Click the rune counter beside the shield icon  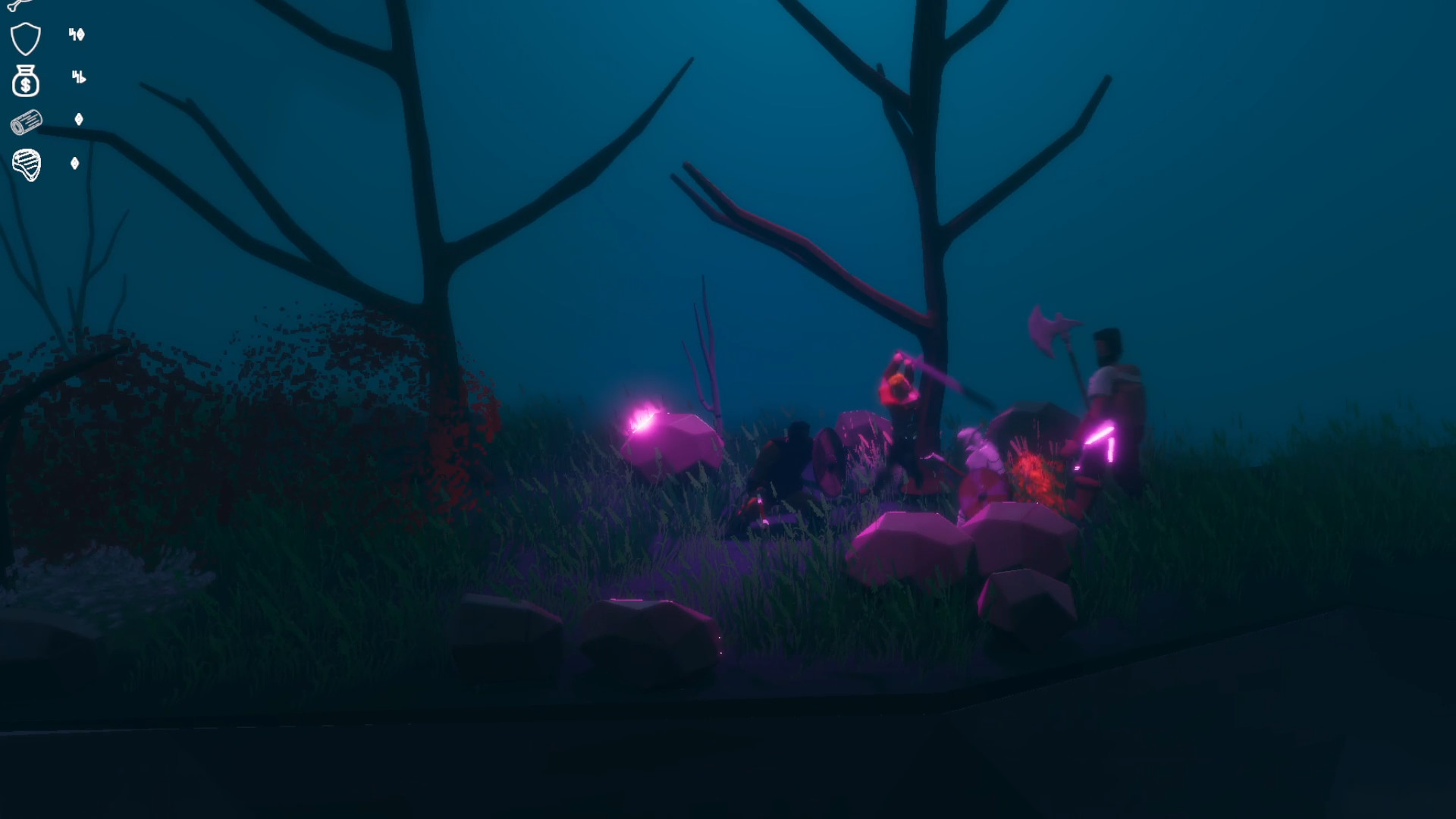(76, 34)
